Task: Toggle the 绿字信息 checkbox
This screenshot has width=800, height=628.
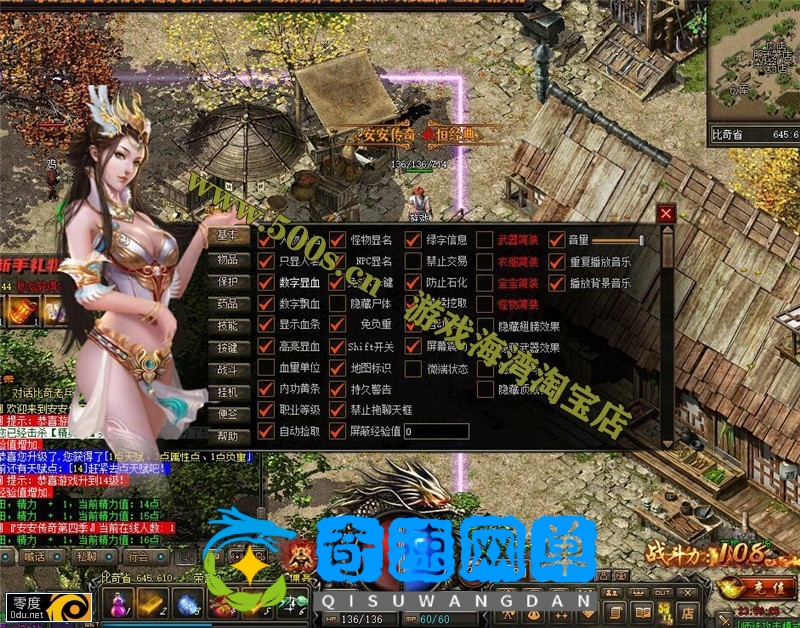Action: [413, 240]
